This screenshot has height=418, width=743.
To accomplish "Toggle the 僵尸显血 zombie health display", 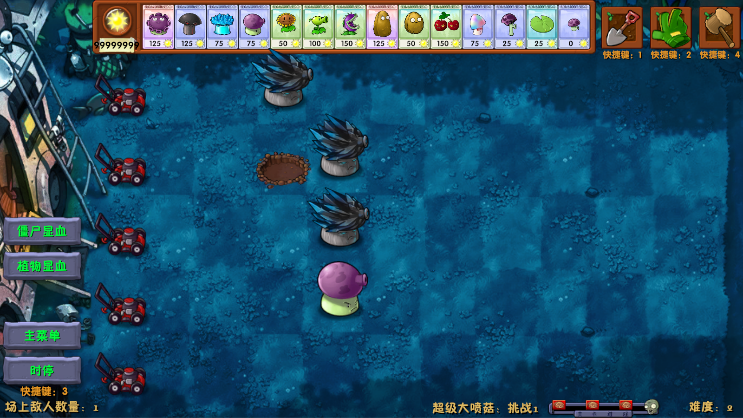I will coord(41,231).
